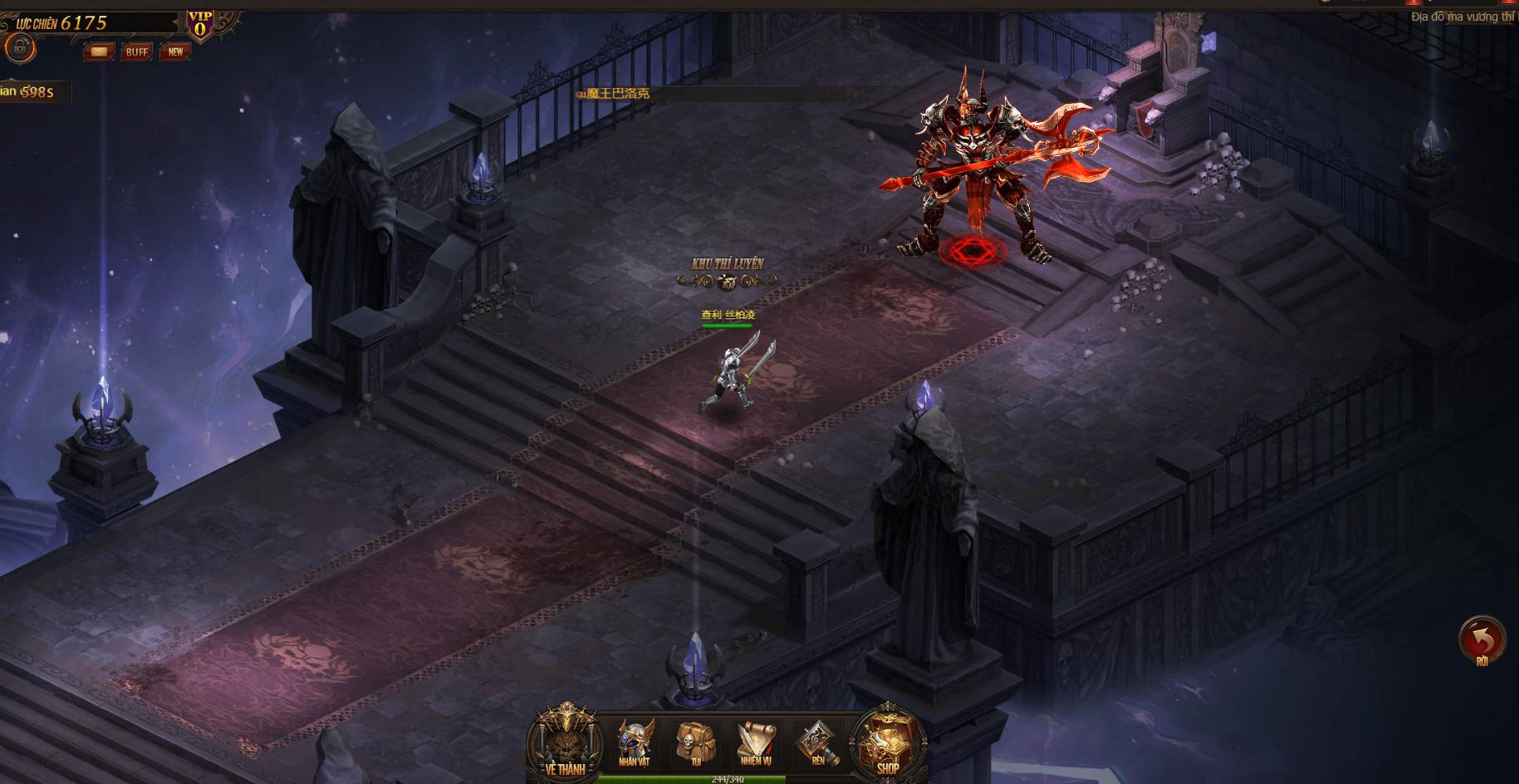1519x784 pixels.
Task: Open the Rèn forge hammer menu
Action: pos(817,742)
